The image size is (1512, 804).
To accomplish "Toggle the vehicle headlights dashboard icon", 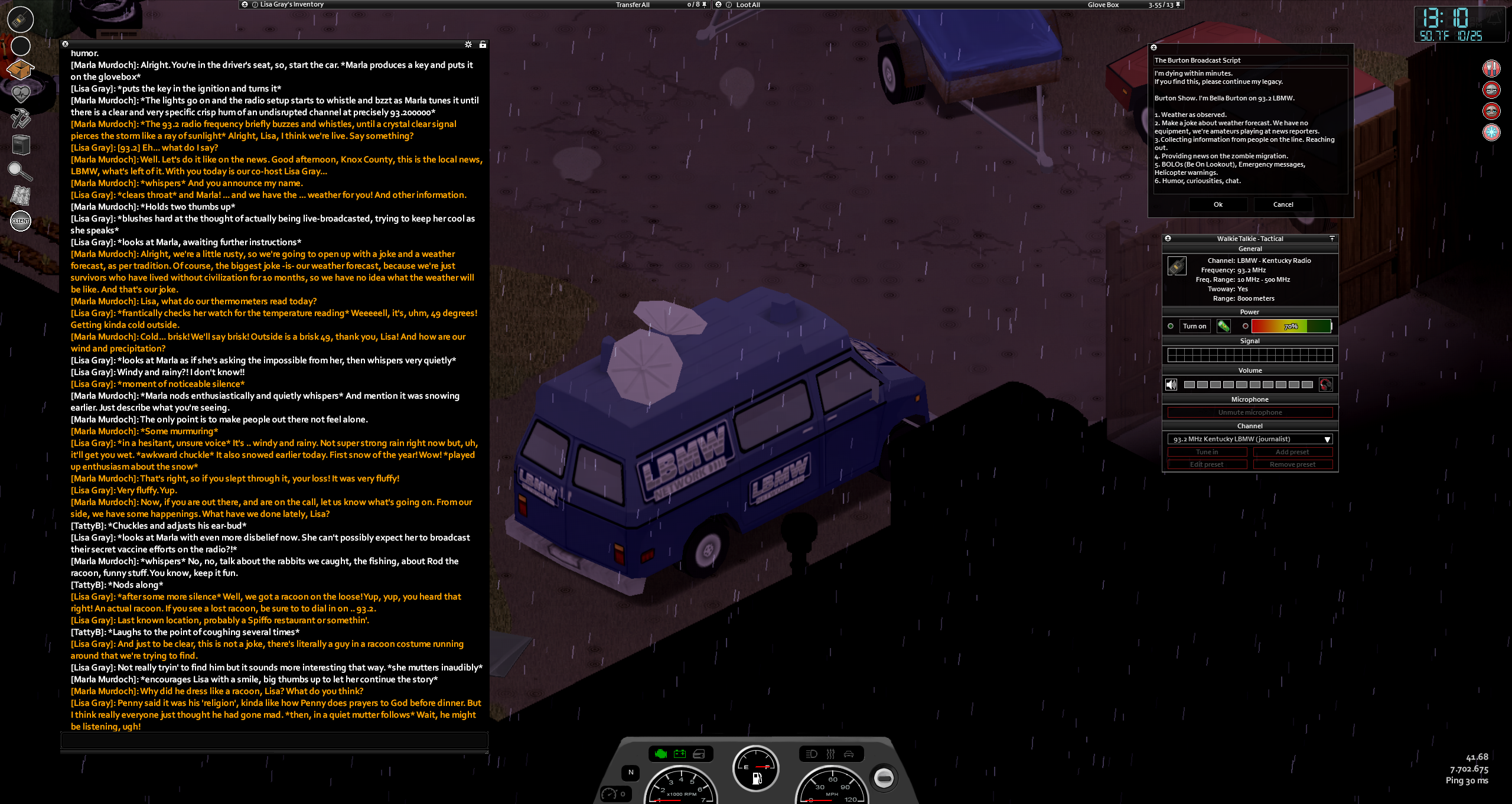I will pyautogui.click(x=812, y=754).
